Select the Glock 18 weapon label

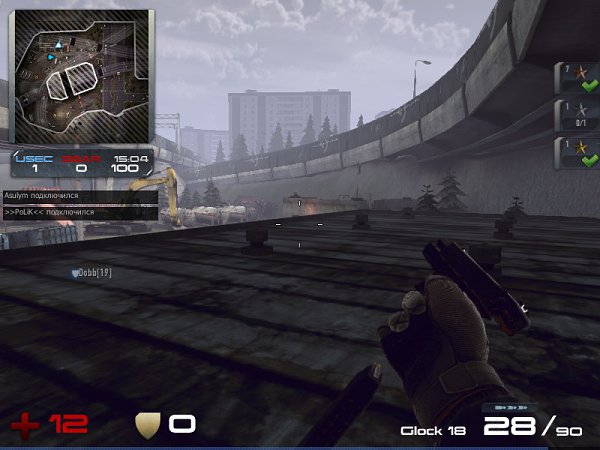pyautogui.click(x=433, y=431)
